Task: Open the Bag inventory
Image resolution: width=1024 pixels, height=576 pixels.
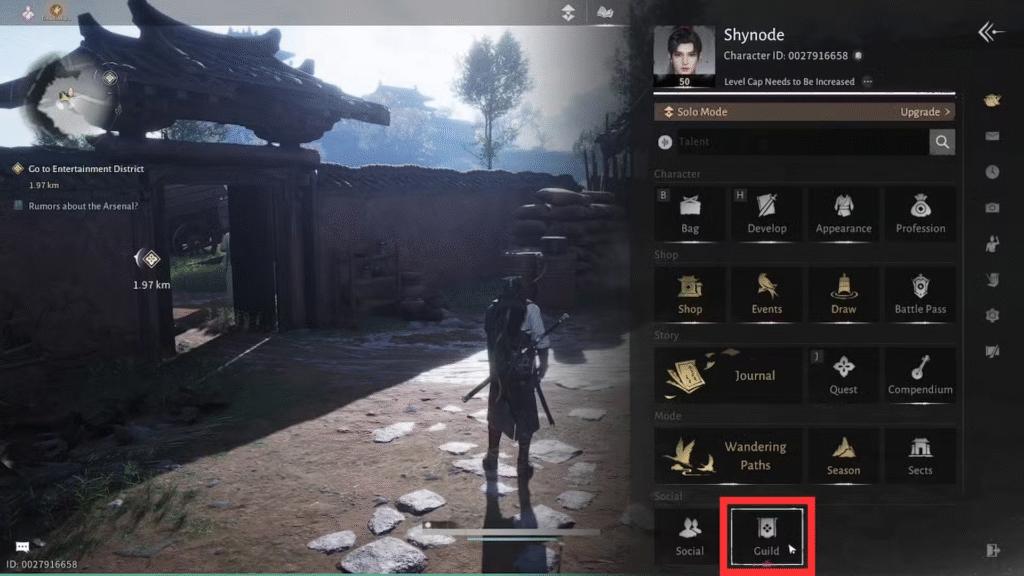Action: click(690, 213)
